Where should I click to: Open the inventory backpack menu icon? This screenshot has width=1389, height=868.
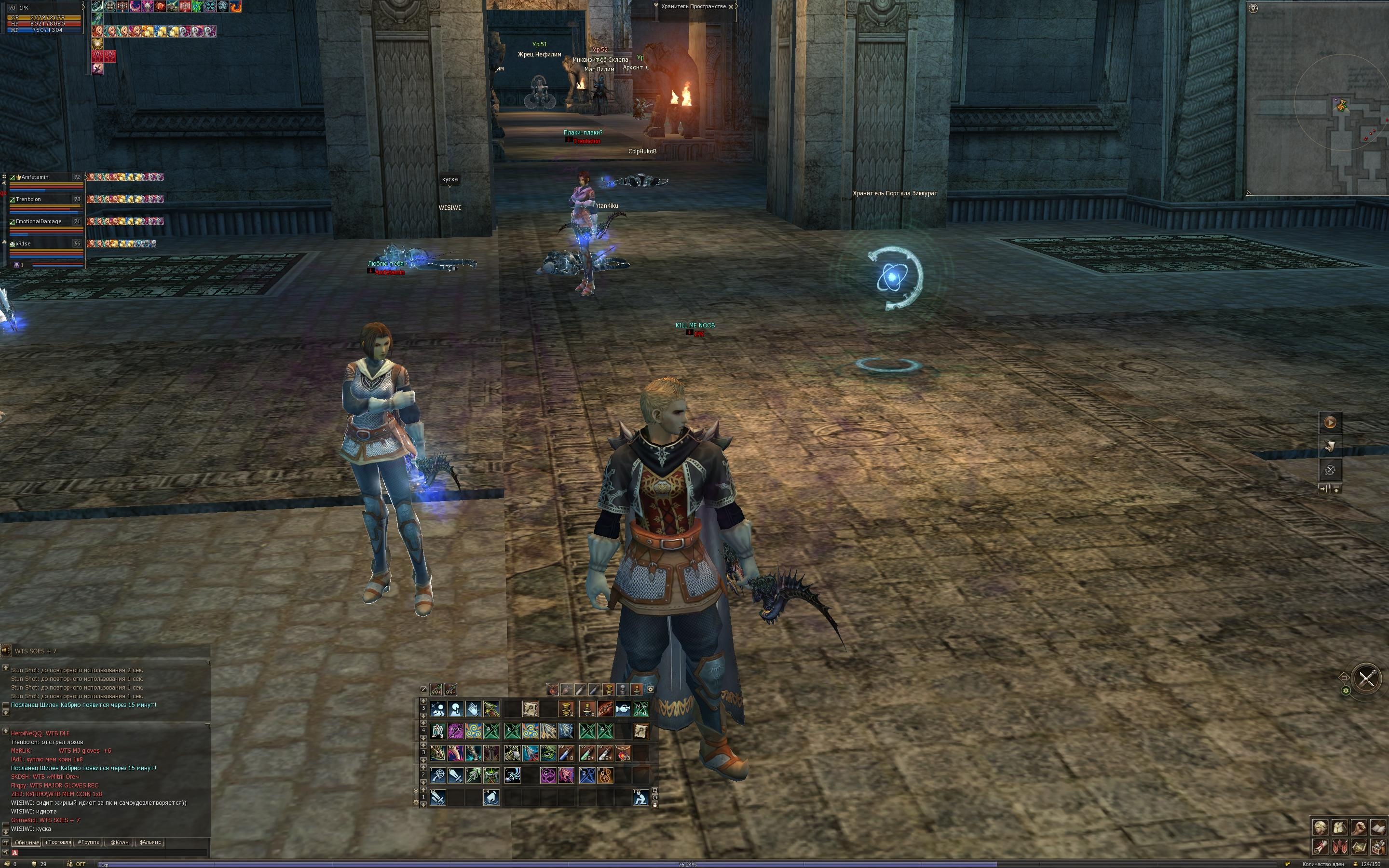(1339, 827)
